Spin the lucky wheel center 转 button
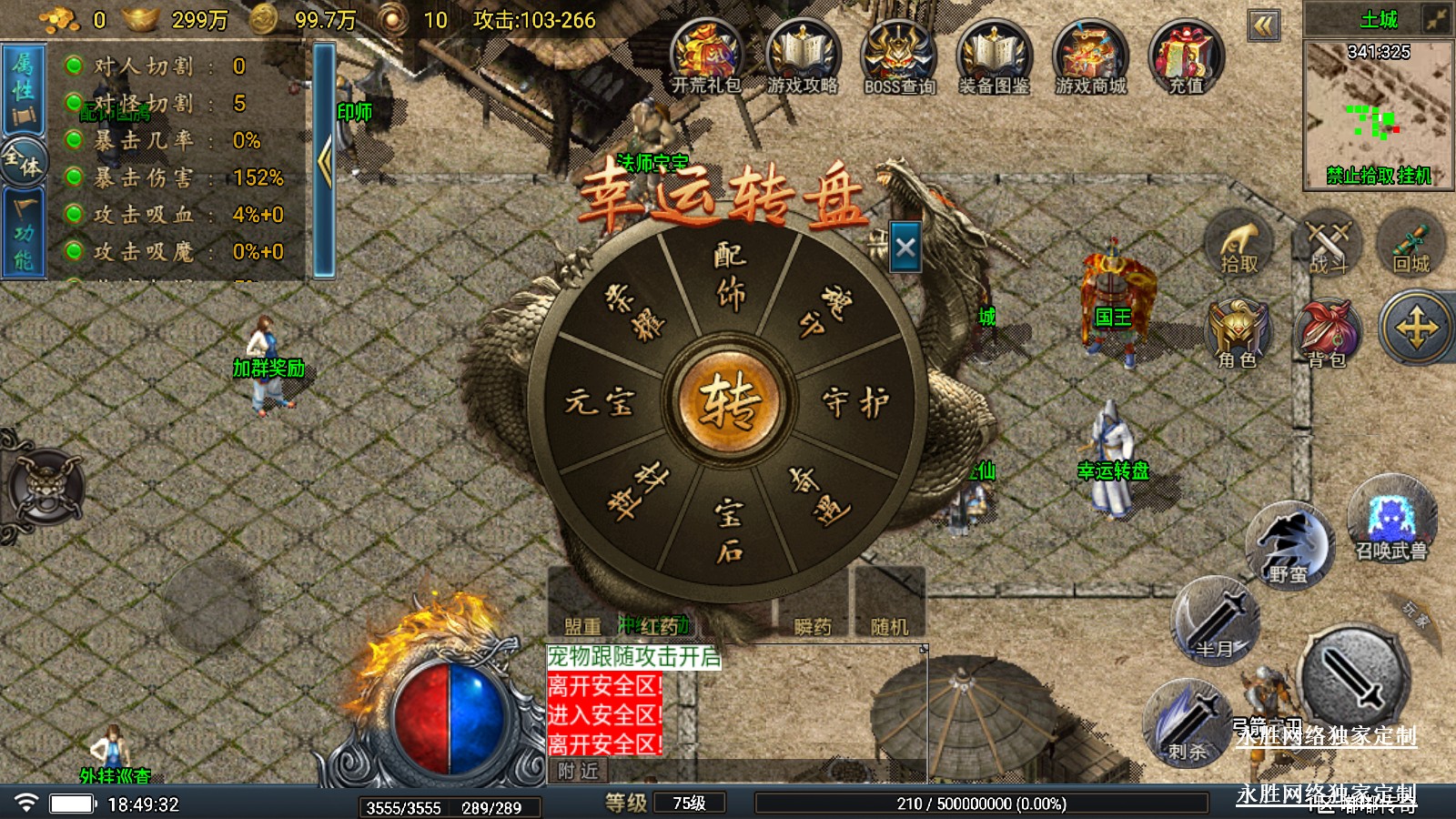Viewport: 1456px width, 819px height. pos(728,401)
